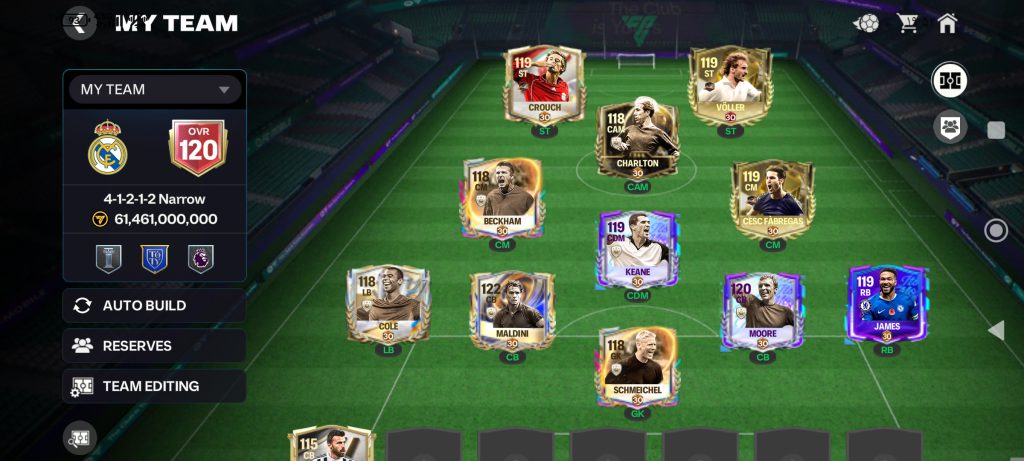
Task: Select the Völler striker card
Action: 730,85
